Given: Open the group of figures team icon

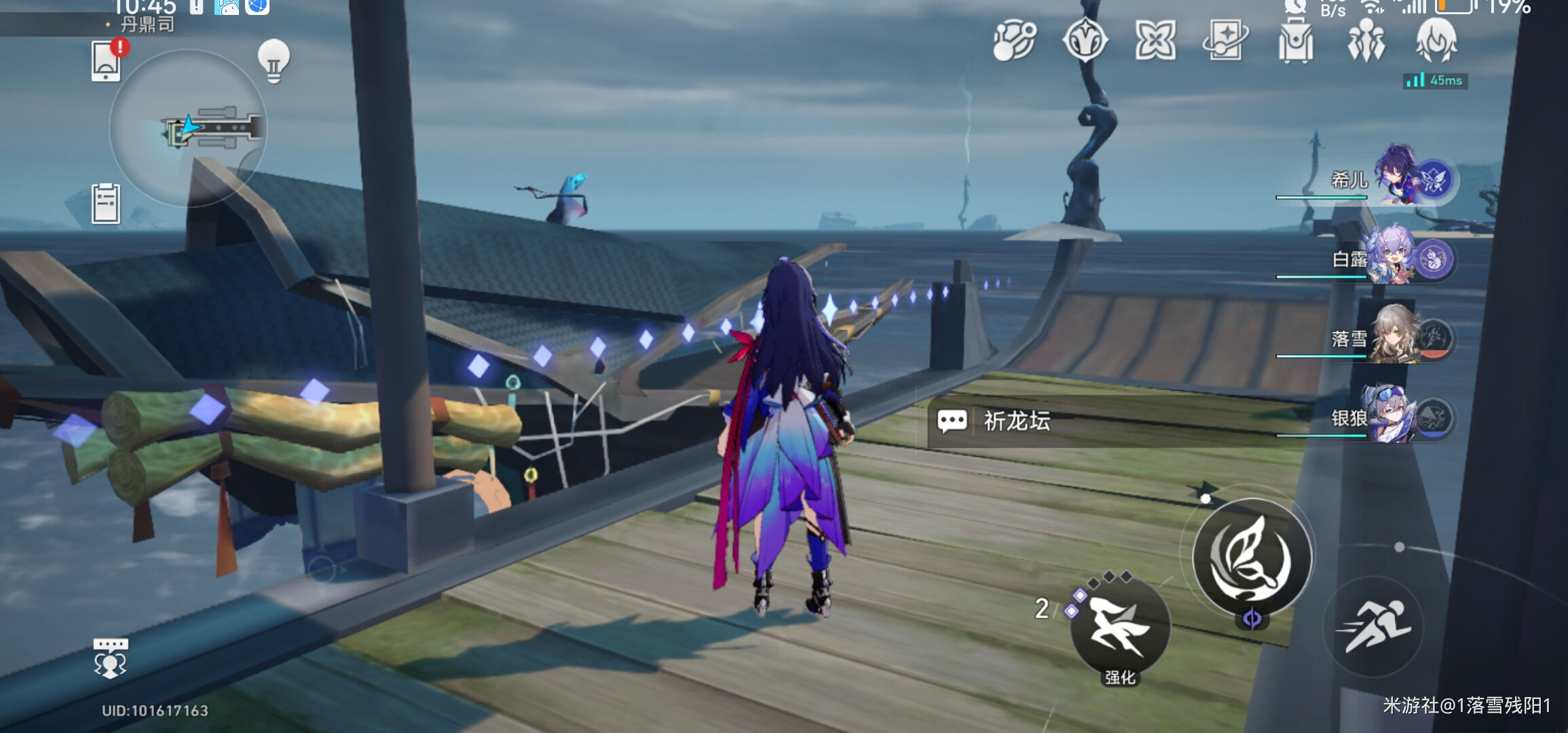Looking at the screenshot, I should 1366,41.
